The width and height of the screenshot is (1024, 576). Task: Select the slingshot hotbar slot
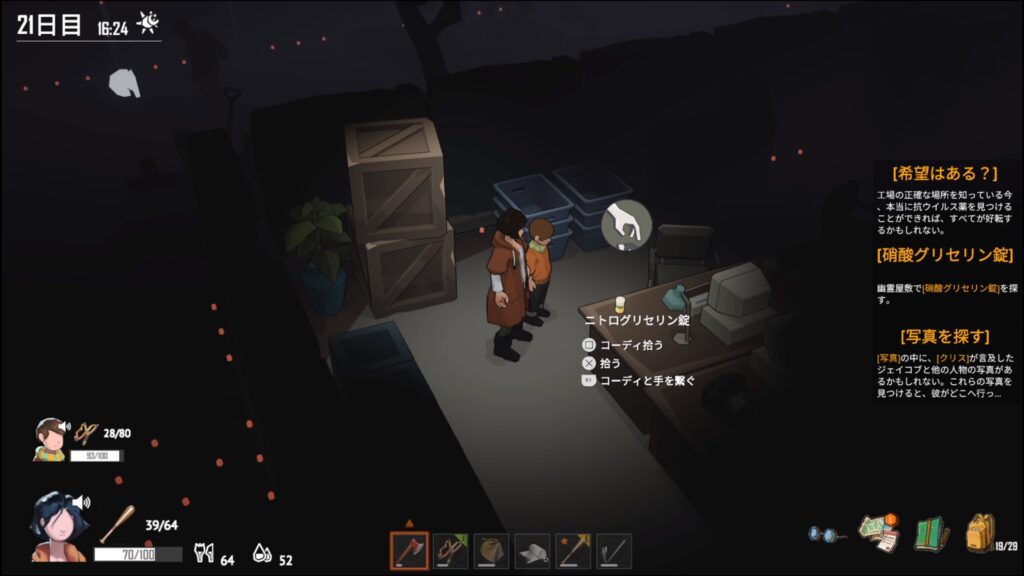coord(450,550)
